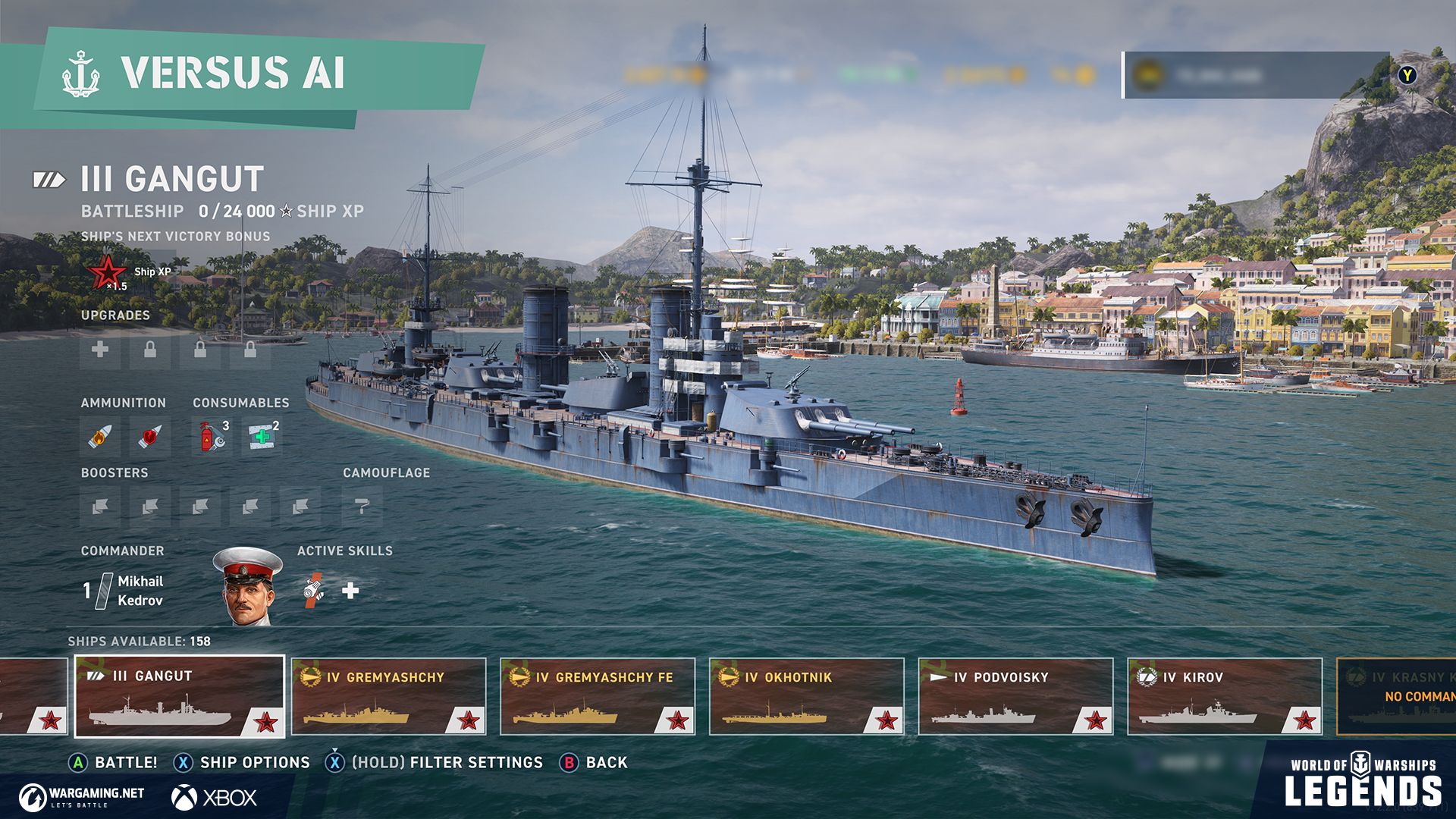
Task: Open the equipped commander active skill icon
Action: pyautogui.click(x=313, y=591)
